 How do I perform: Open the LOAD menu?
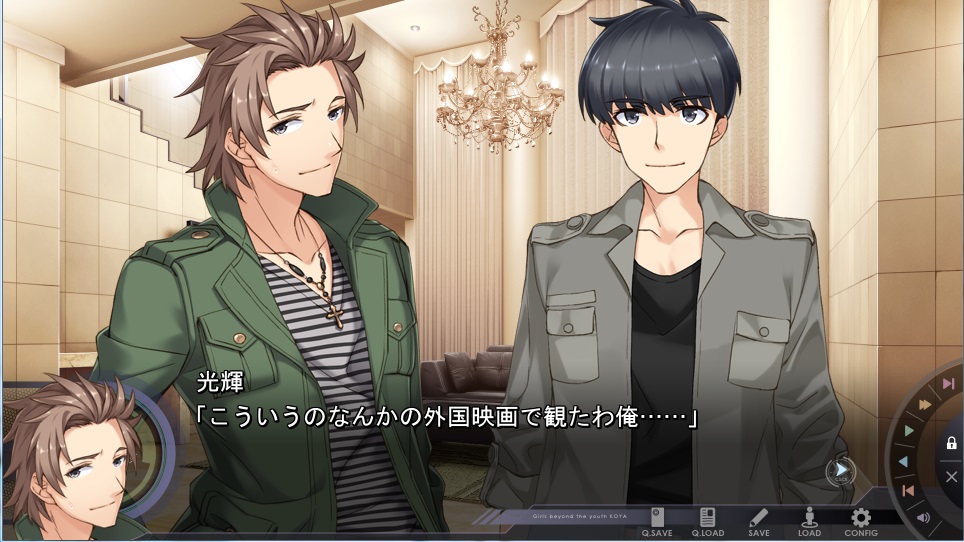(x=809, y=520)
